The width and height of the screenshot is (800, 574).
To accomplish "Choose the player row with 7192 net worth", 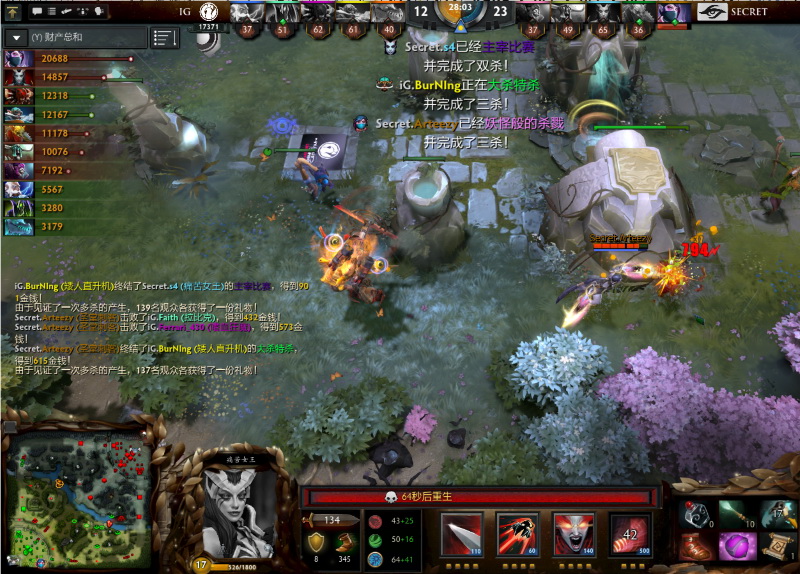I will point(60,170).
